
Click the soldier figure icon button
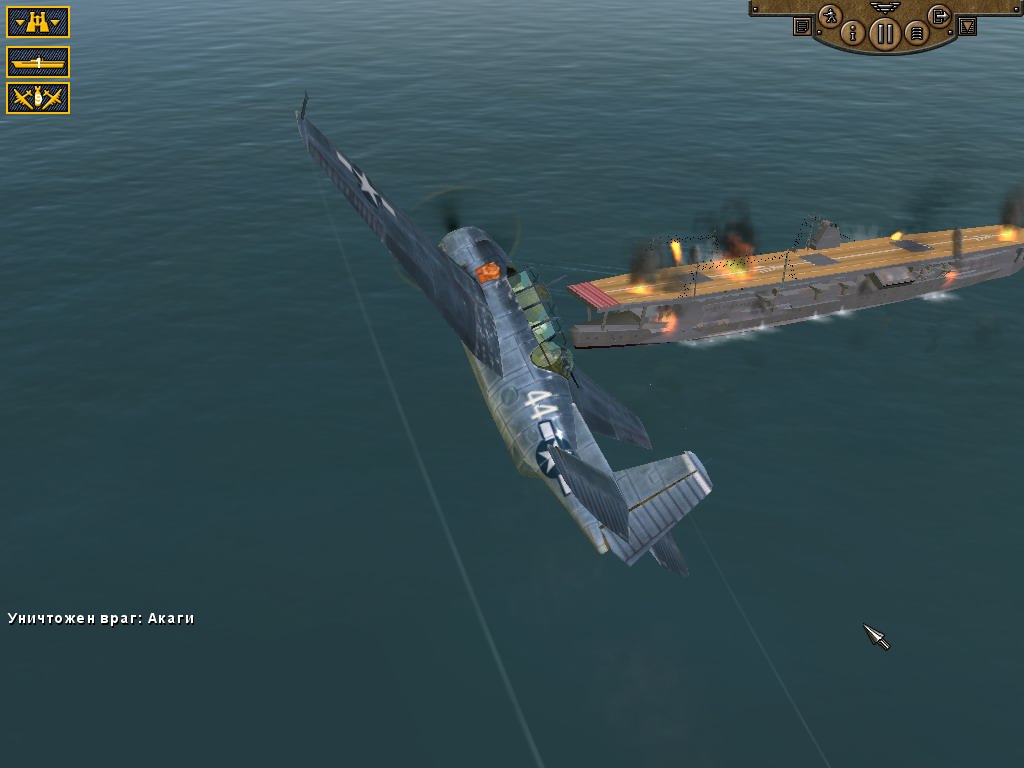coord(829,16)
